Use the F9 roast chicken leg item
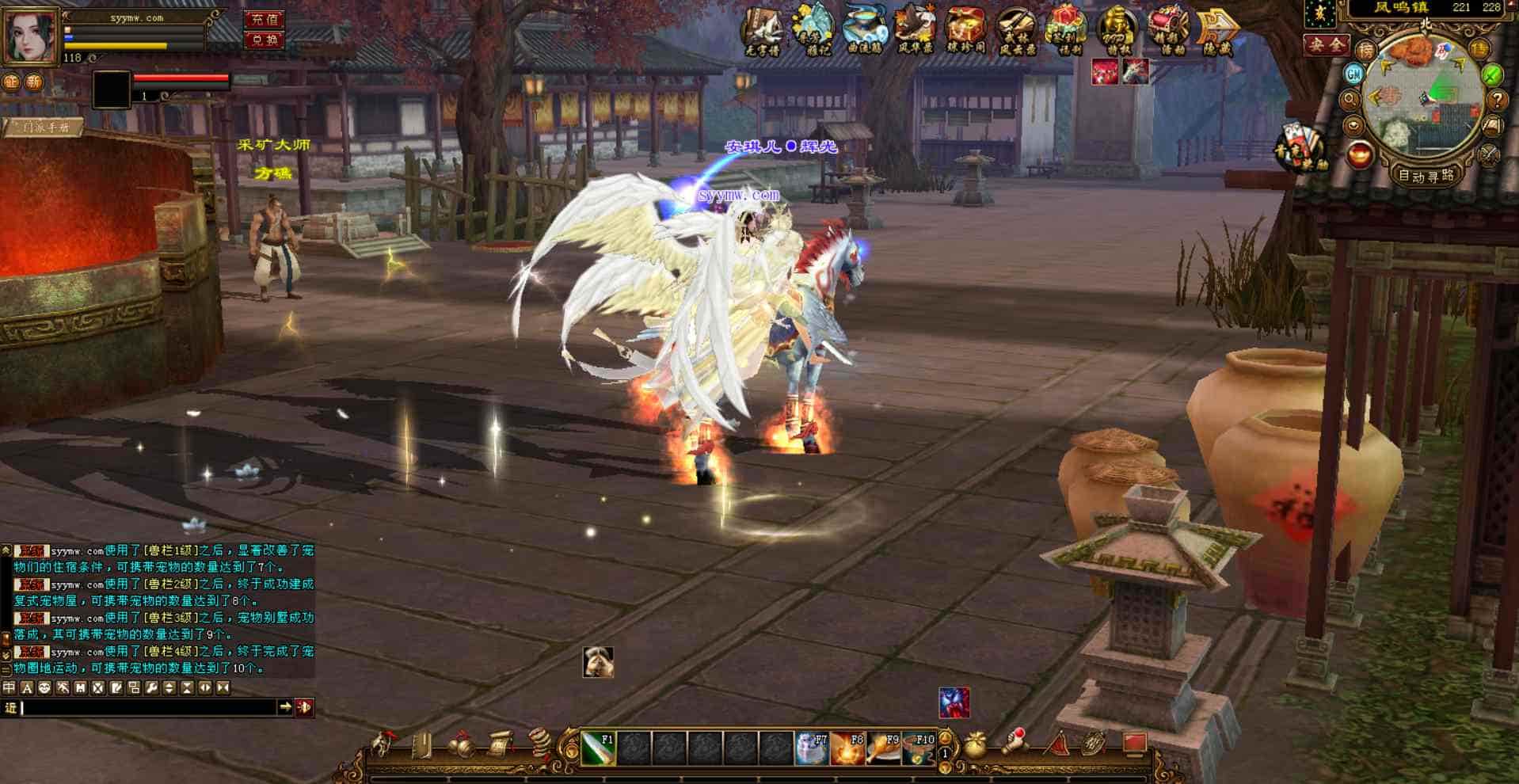The height and width of the screenshot is (784, 1519). point(883,748)
